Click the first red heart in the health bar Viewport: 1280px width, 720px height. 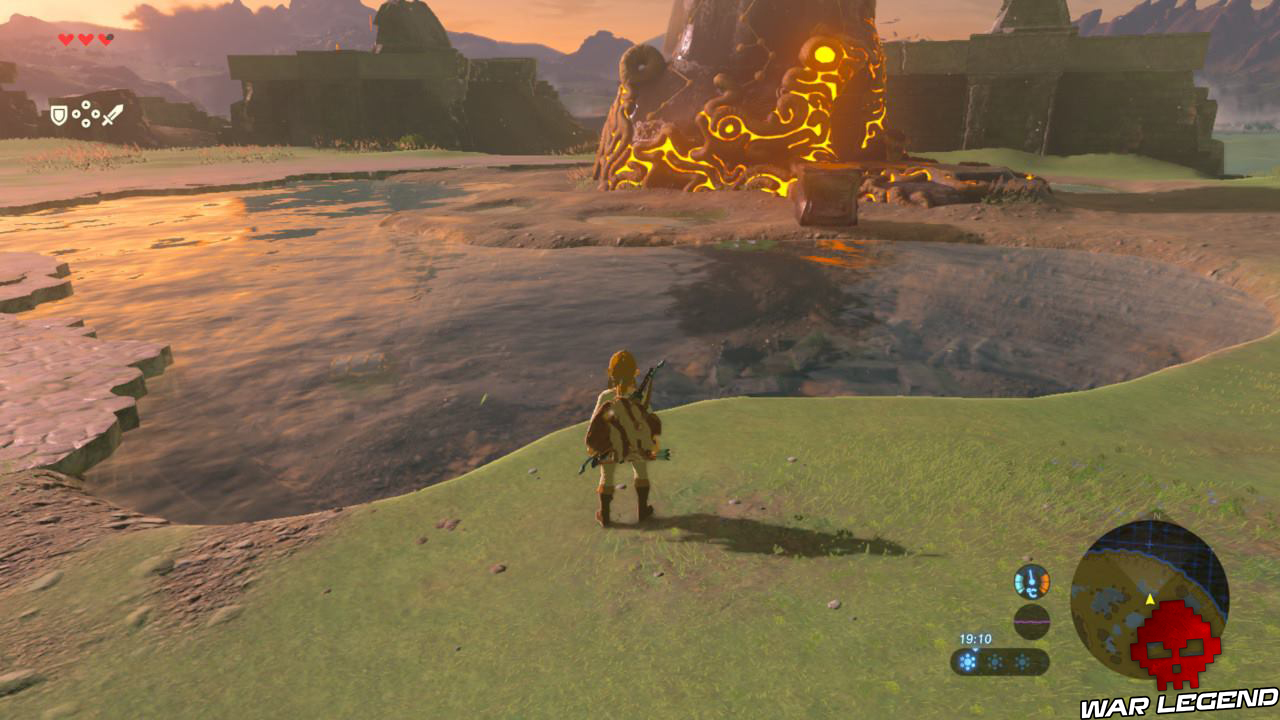coord(63,38)
